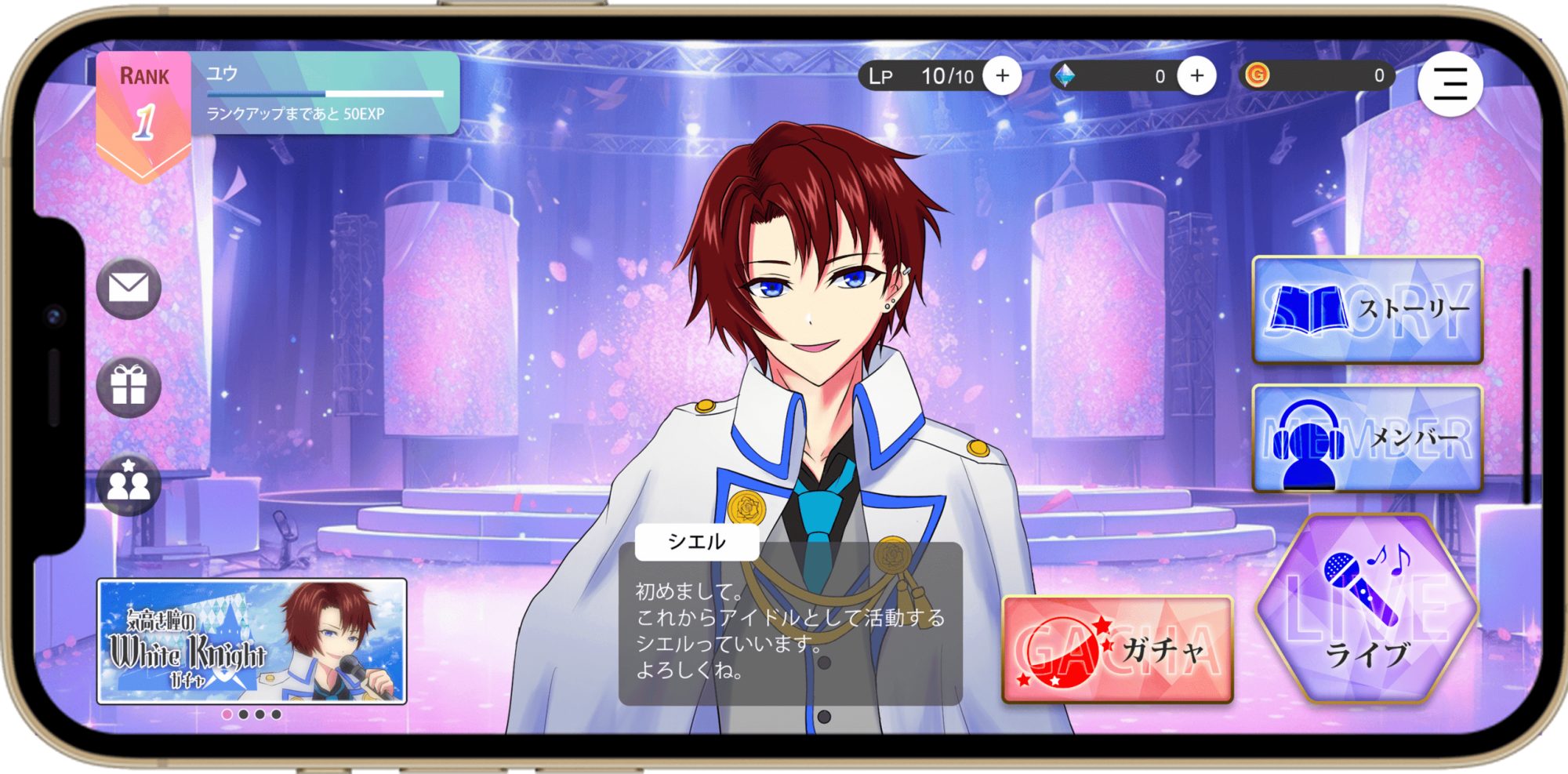This screenshot has height=774, width=1568.
Task: Select the second banner page dot
Action: (x=243, y=714)
